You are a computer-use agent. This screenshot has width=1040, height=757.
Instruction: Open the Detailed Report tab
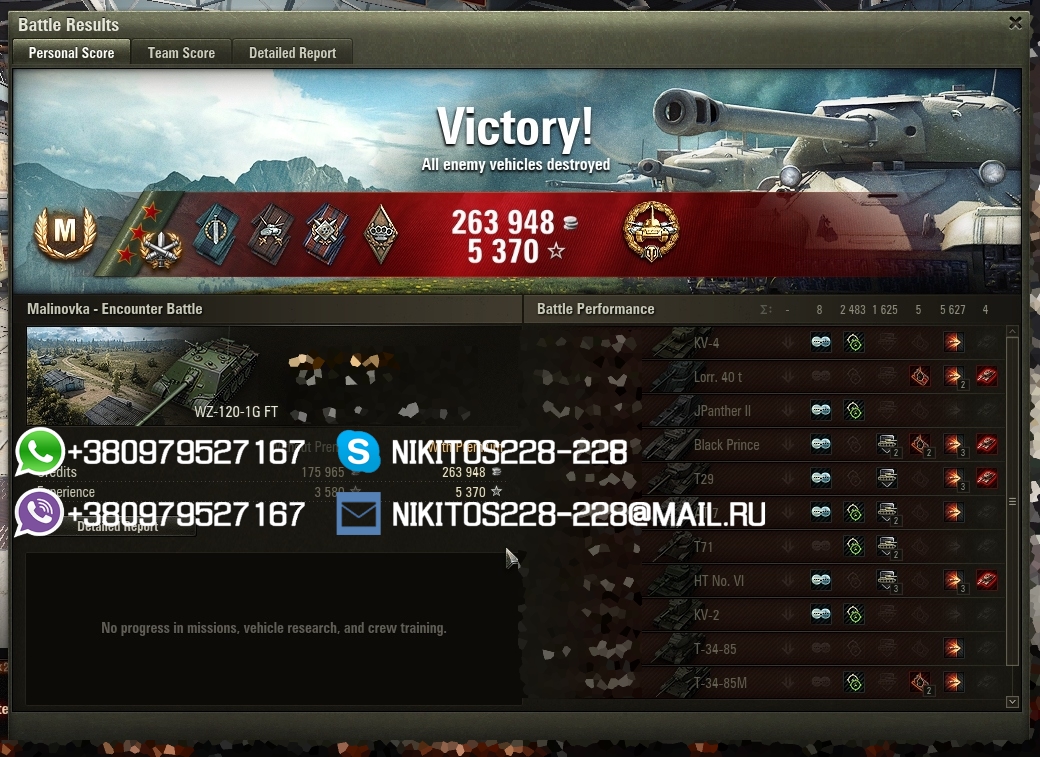[x=292, y=53]
